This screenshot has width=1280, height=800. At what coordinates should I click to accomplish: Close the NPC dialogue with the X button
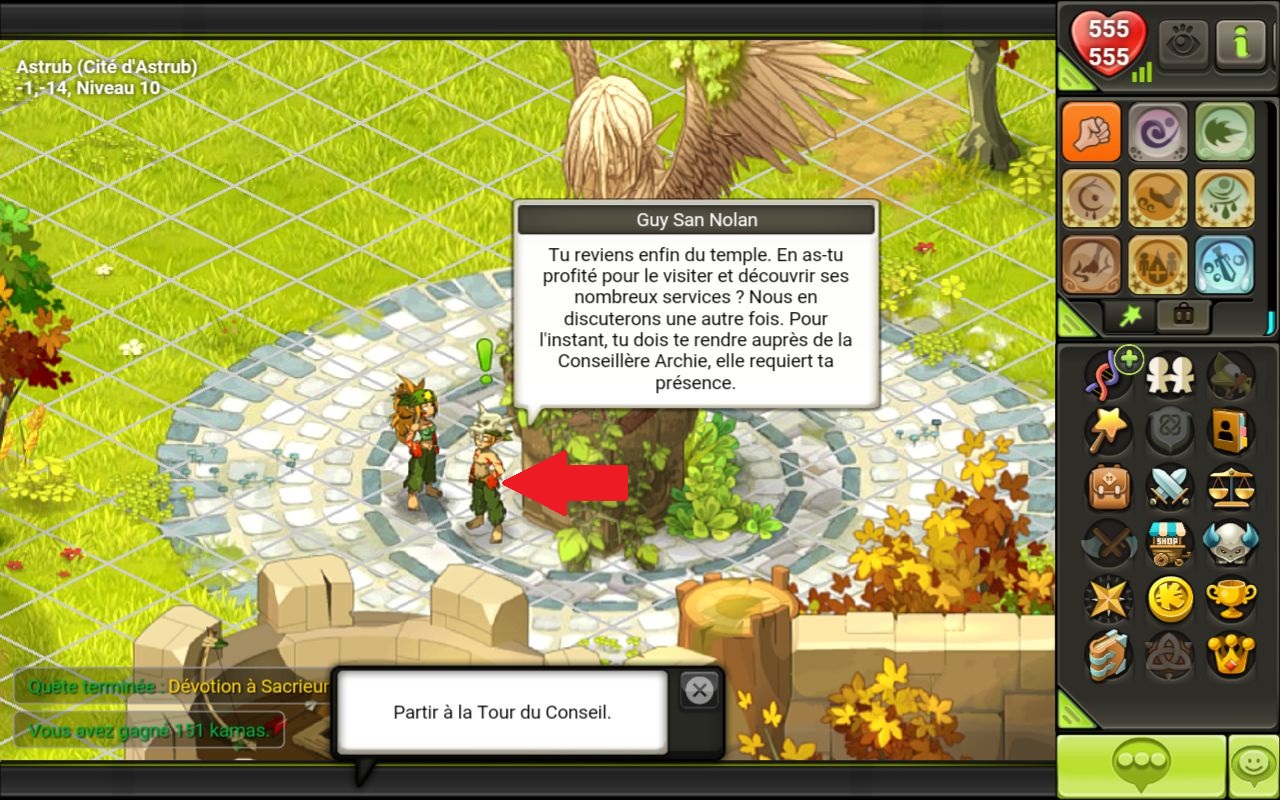pos(699,690)
